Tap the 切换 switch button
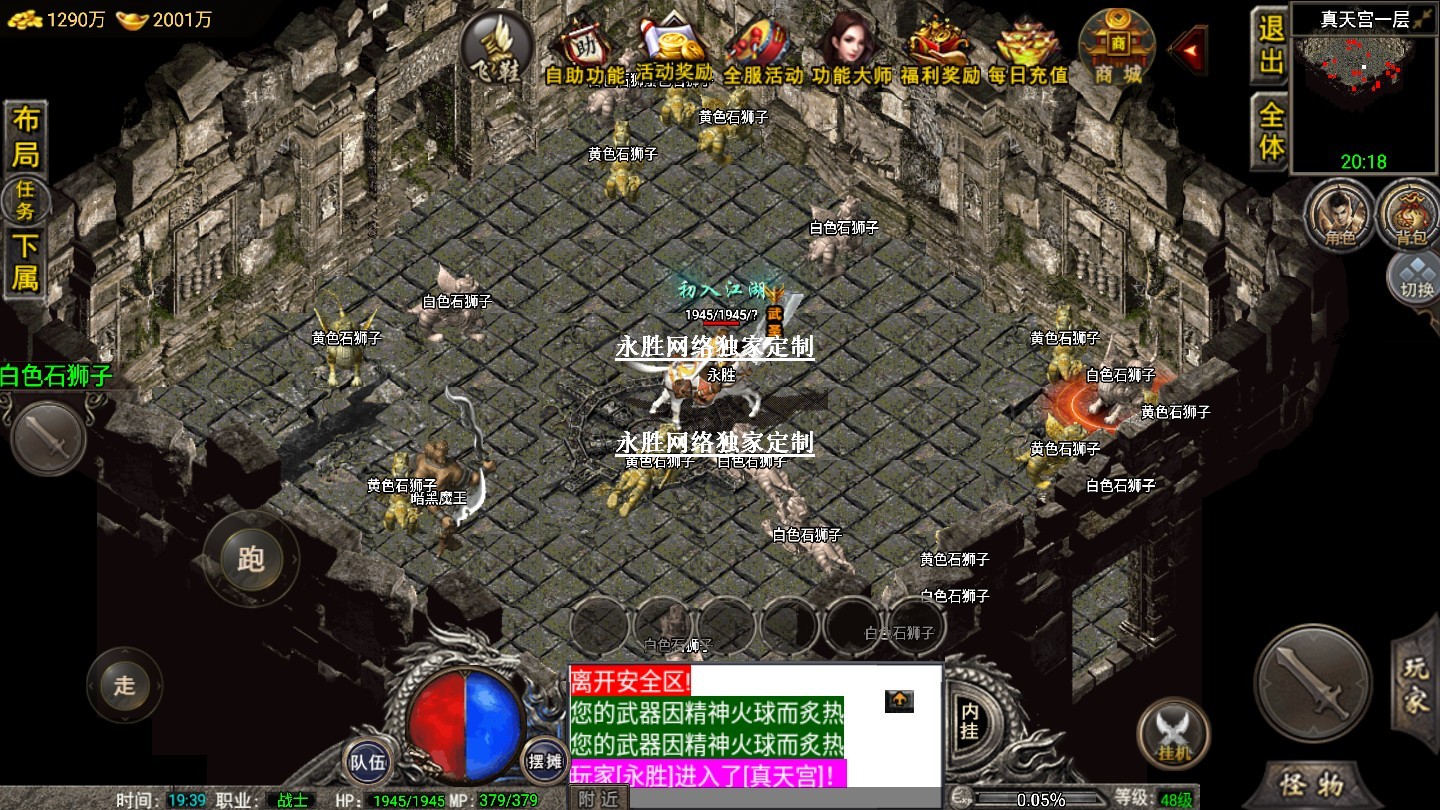The image size is (1440, 810). [x=1414, y=277]
